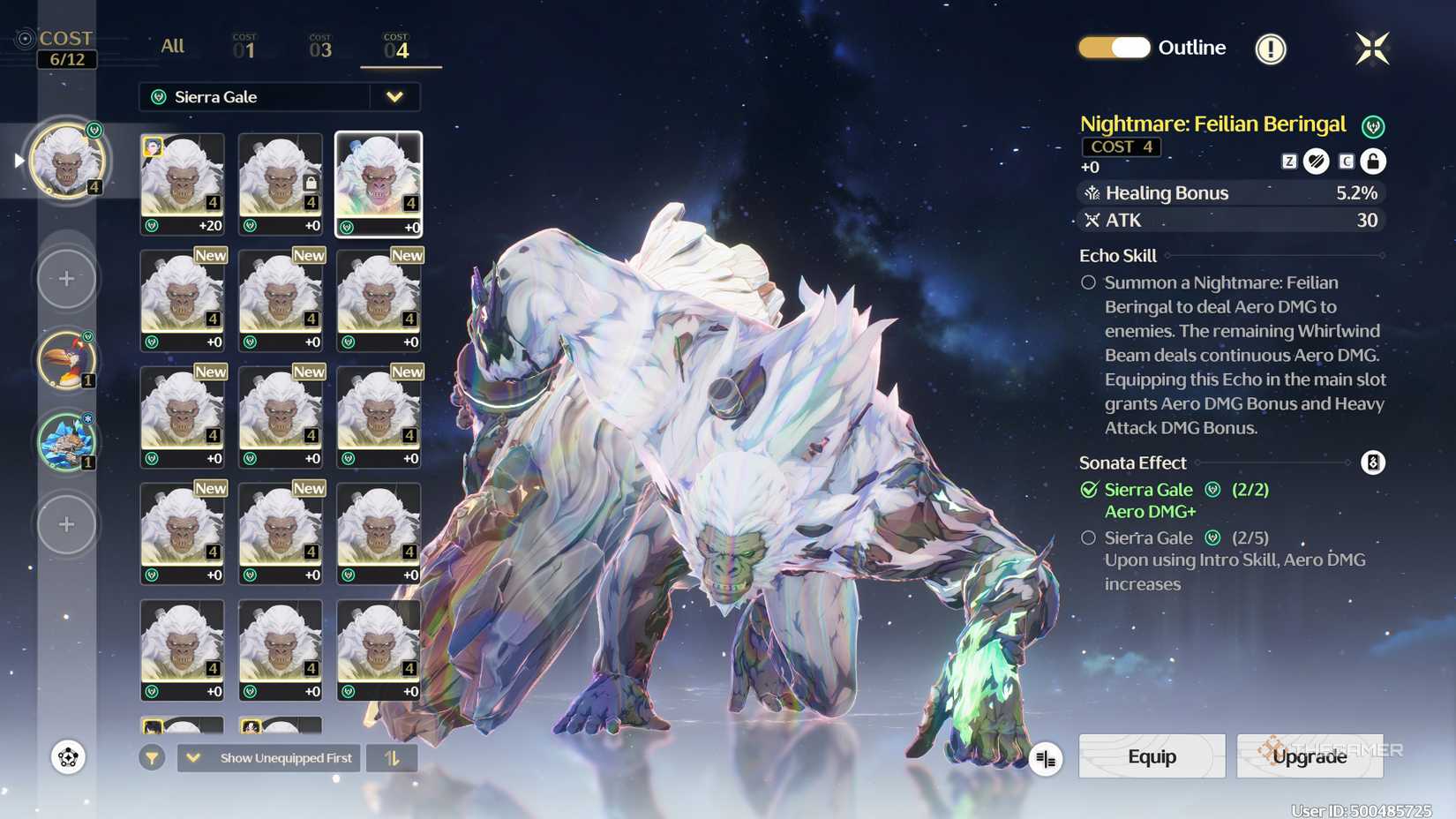Viewport: 1456px width, 819px height.
Task: Select the +20 Feilian Beringal echo
Action: (x=183, y=184)
